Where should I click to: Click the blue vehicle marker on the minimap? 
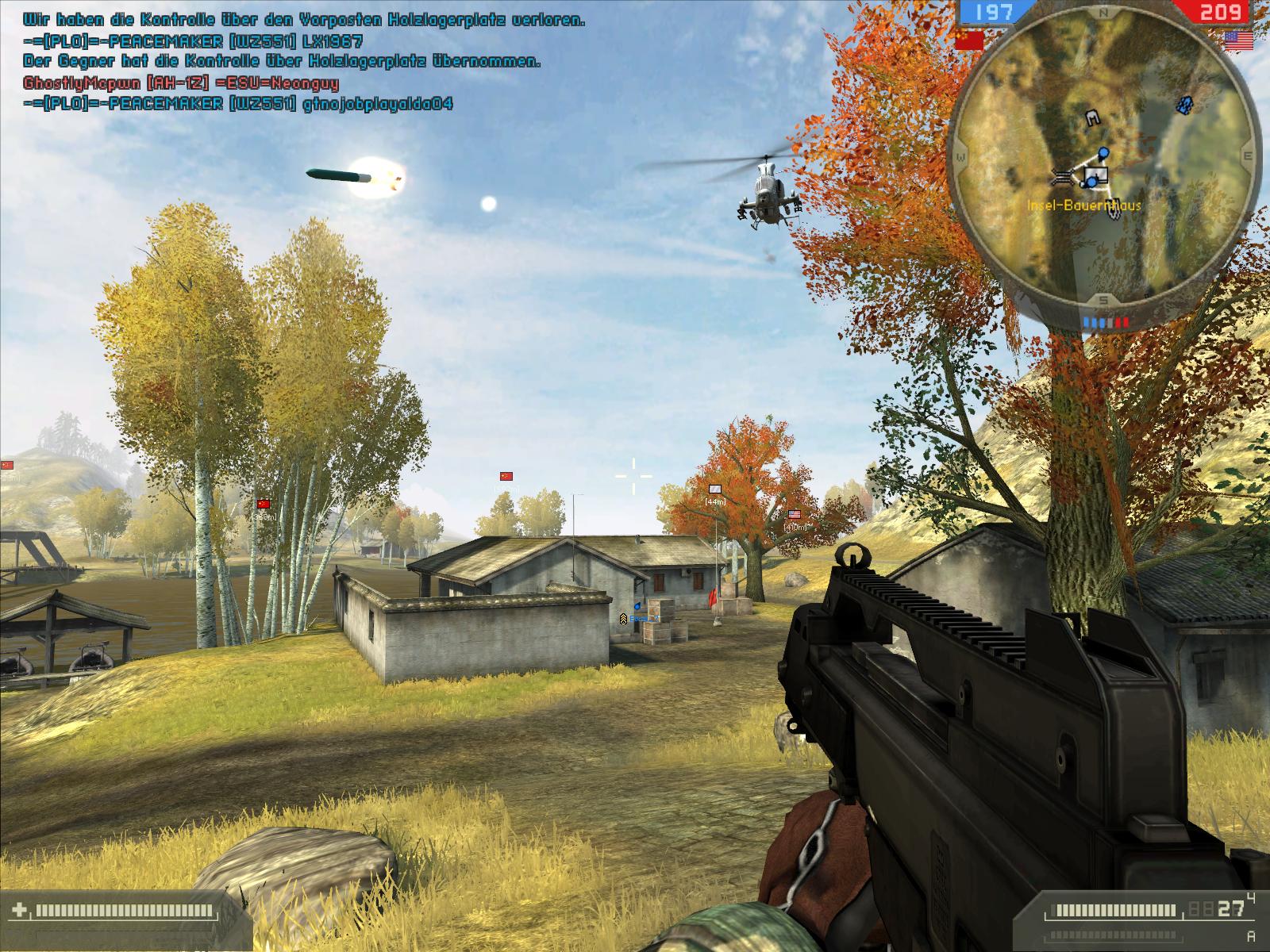pyautogui.click(x=1184, y=104)
